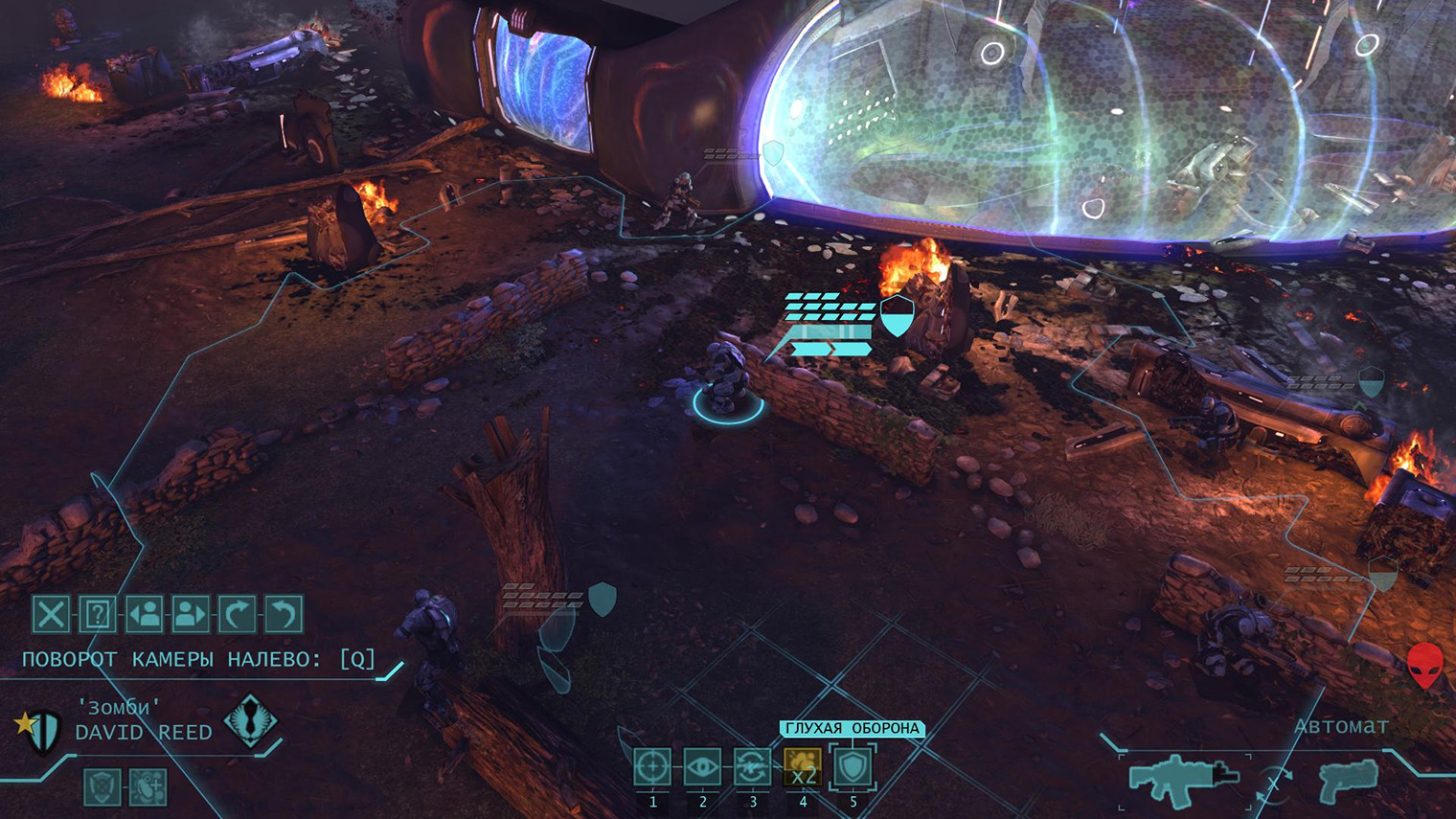Open the help question mark panel
Image resolution: width=1456 pixels, height=819 pixels.
pos(98,615)
